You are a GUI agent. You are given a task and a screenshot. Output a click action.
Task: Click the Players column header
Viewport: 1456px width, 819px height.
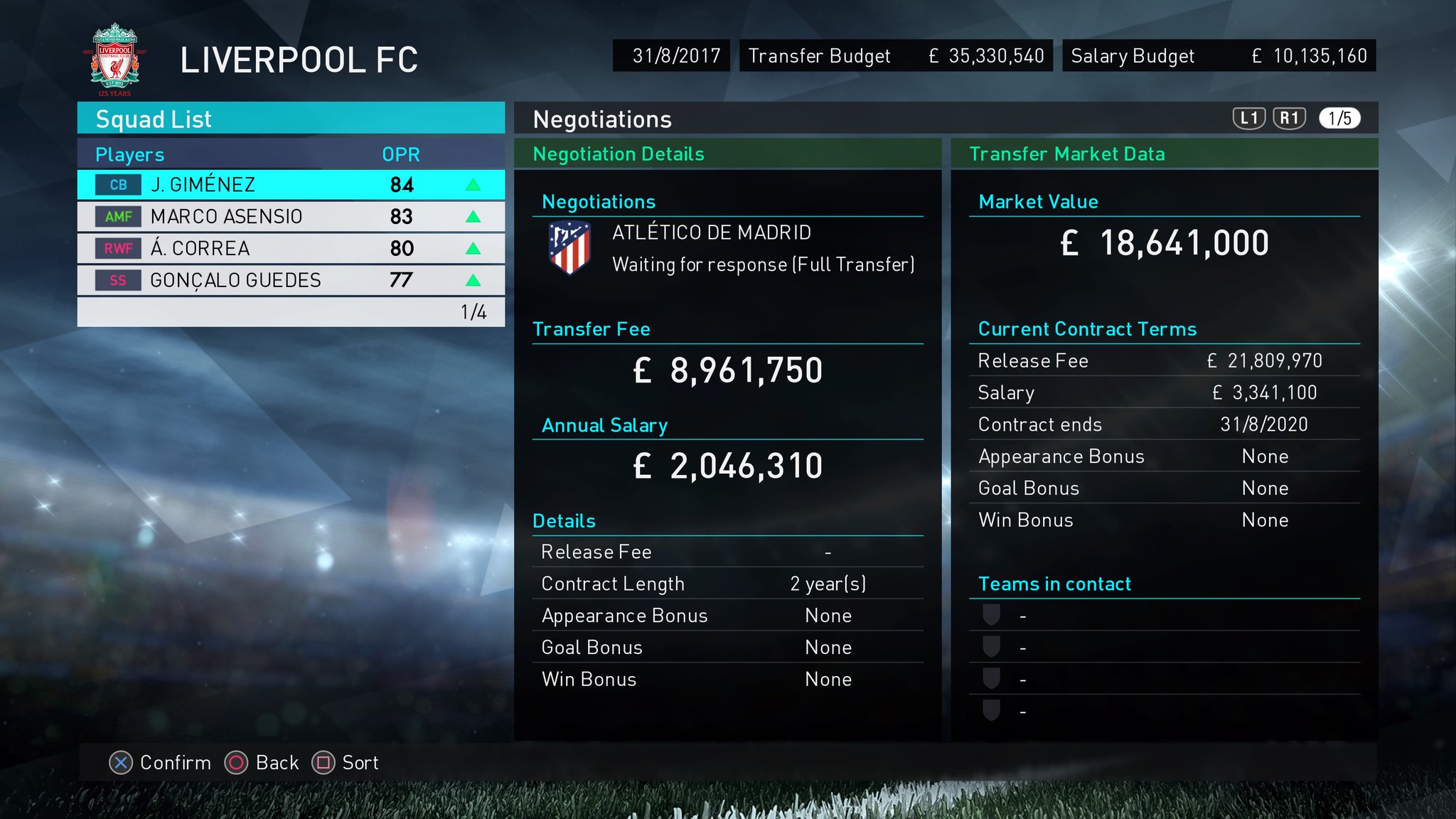pos(130,154)
